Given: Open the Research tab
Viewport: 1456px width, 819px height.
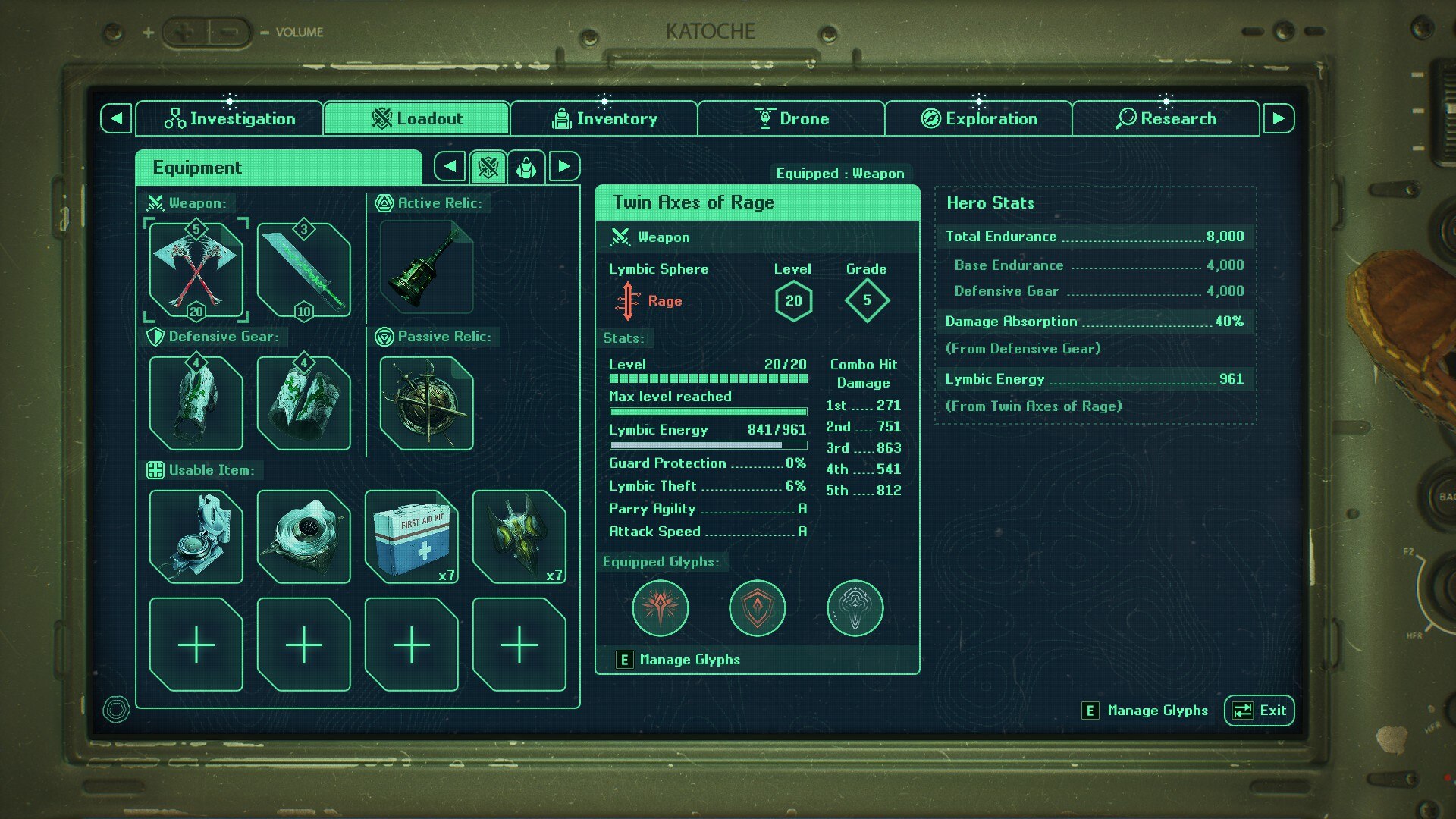Looking at the screenshot, I should click(1166, 118).
